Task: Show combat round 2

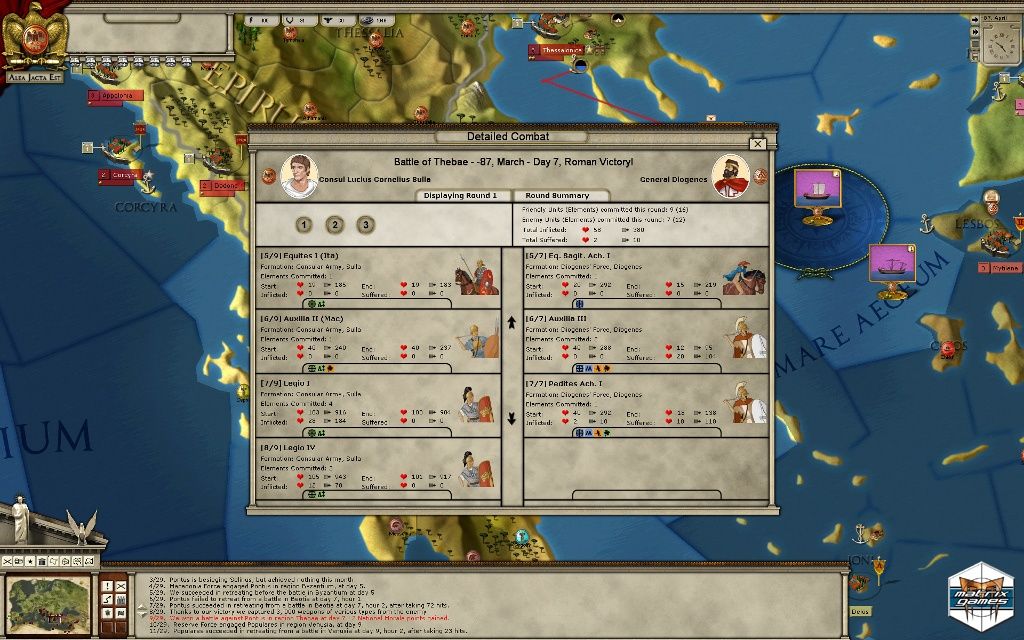Action: point(335,225)
